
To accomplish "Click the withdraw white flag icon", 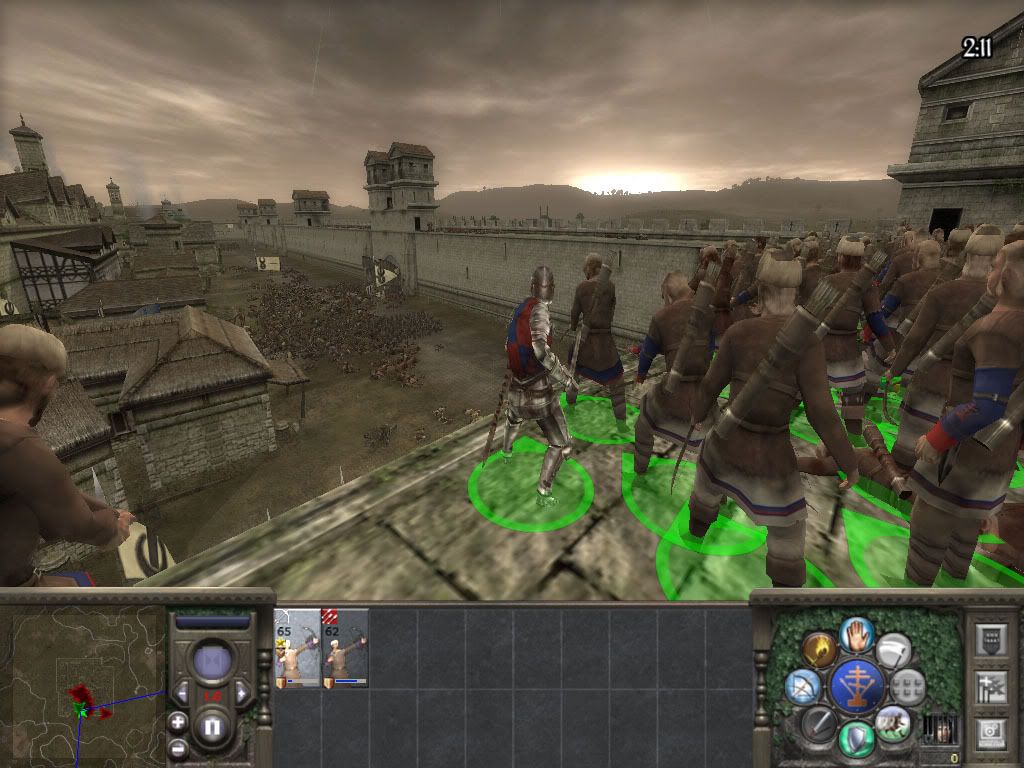I will tap(893, 650).
